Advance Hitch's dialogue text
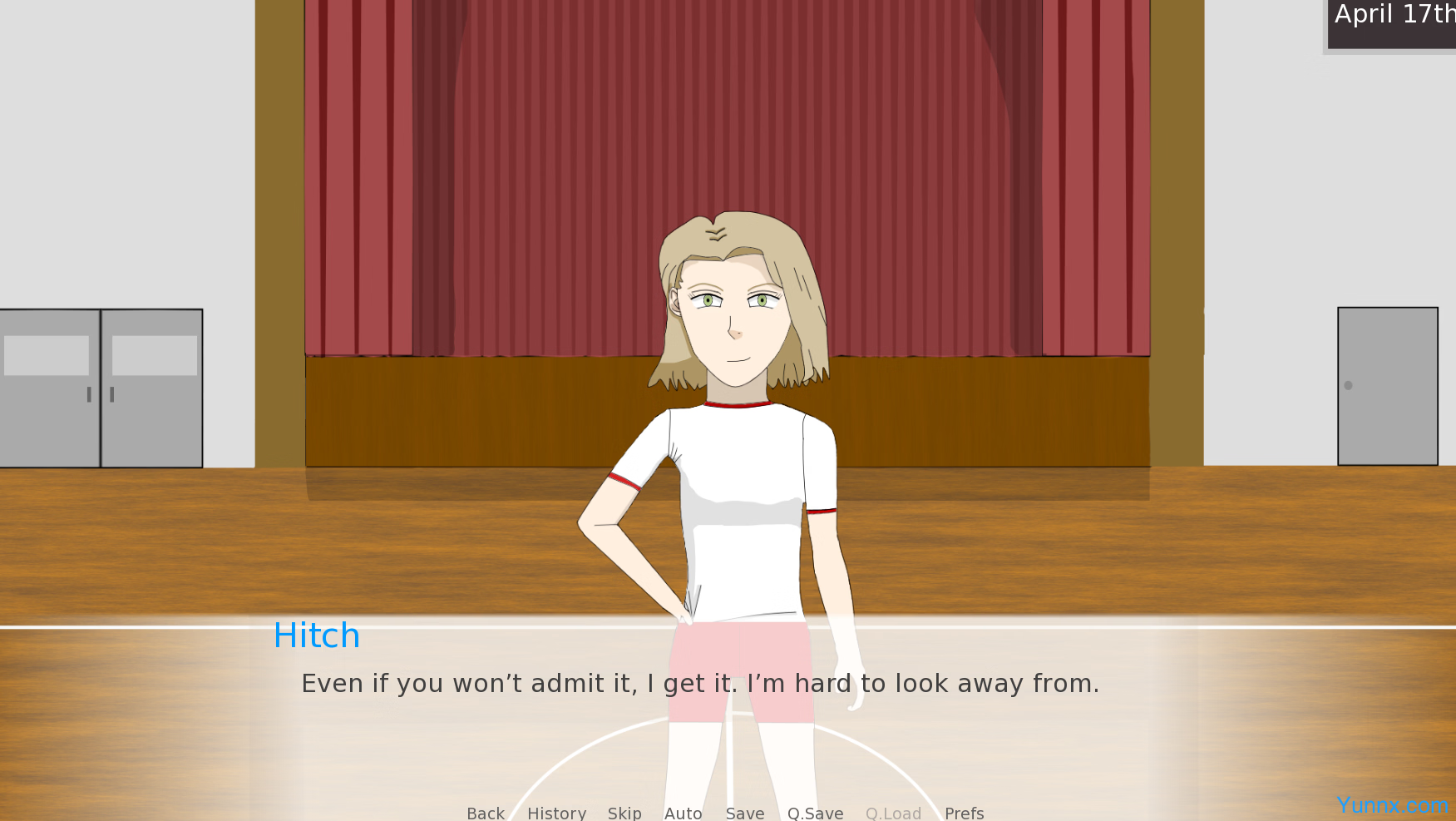 [x=699, y=684]
